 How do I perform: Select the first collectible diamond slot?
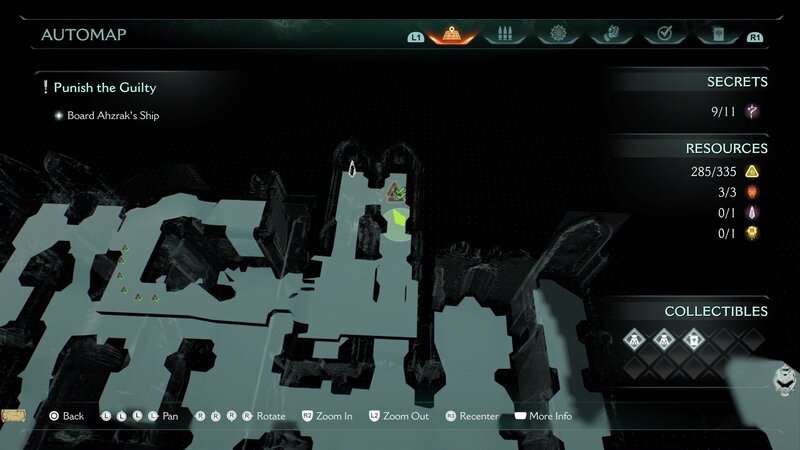coord(634,340)
